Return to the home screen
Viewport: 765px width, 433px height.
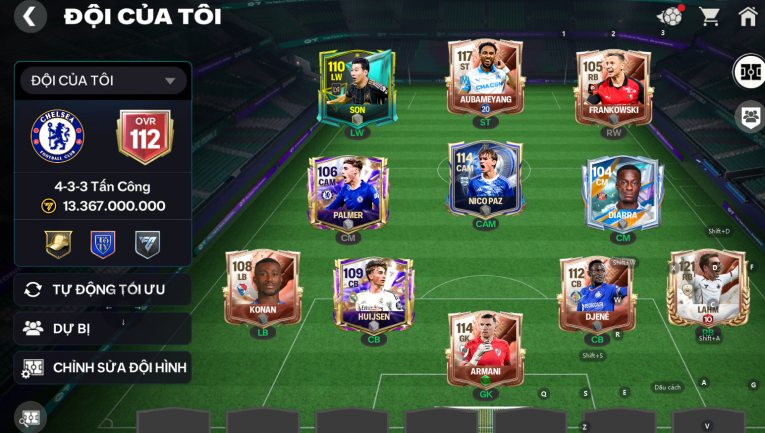pyautogui.click(x=747, y=16)
